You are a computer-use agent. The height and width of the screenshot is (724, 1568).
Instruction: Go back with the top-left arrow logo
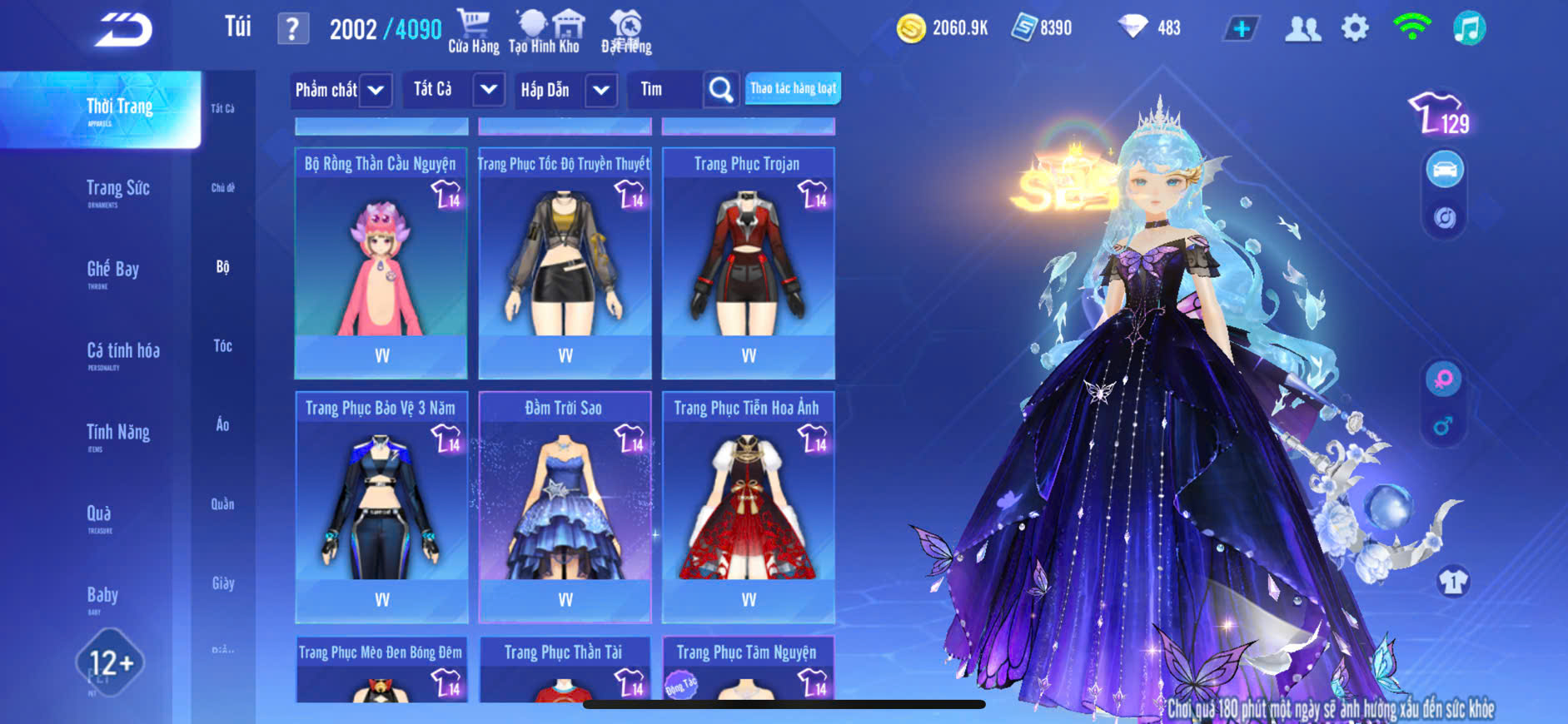(123, 30)
